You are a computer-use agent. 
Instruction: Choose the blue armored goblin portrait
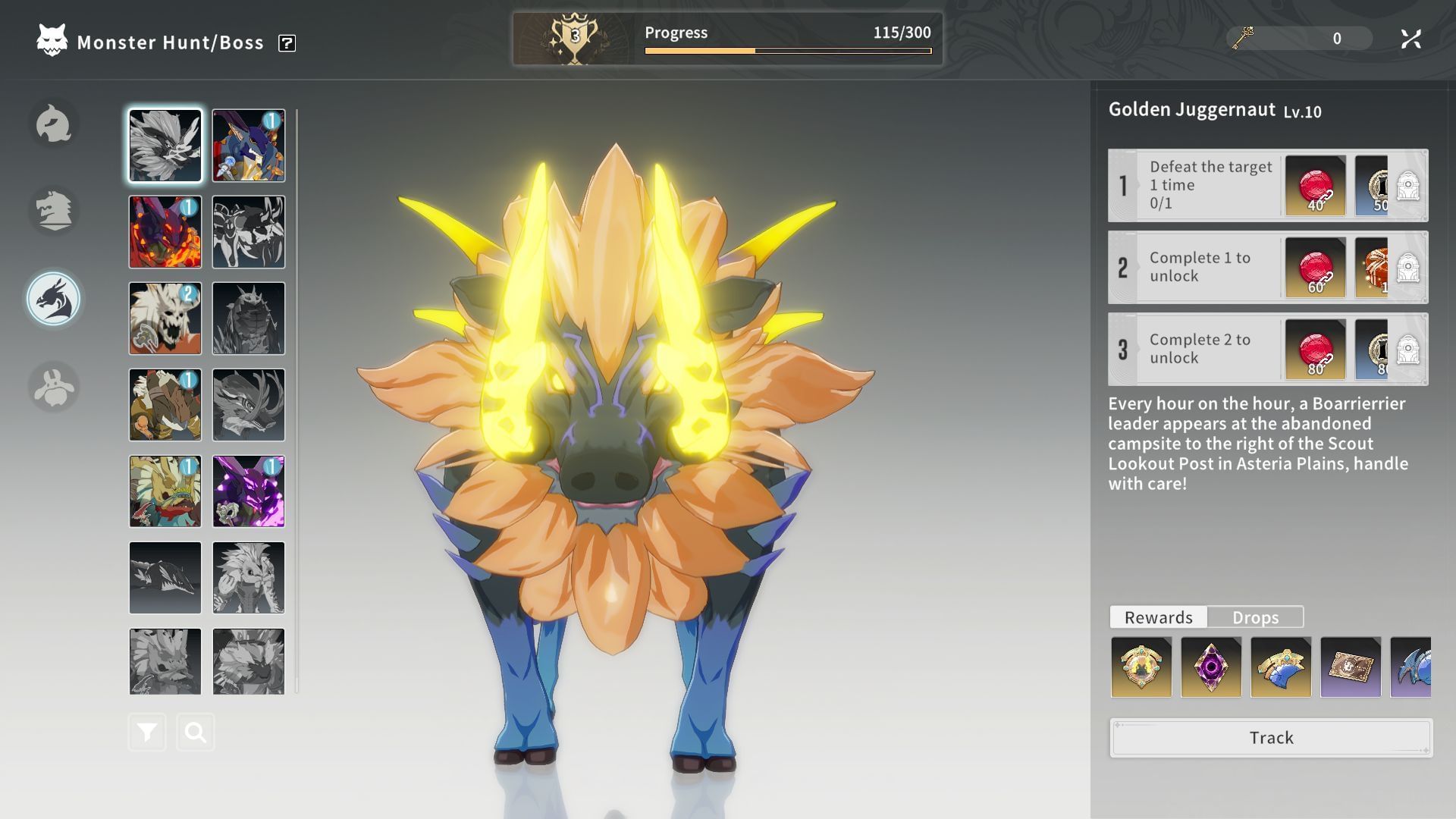[249, 146]
